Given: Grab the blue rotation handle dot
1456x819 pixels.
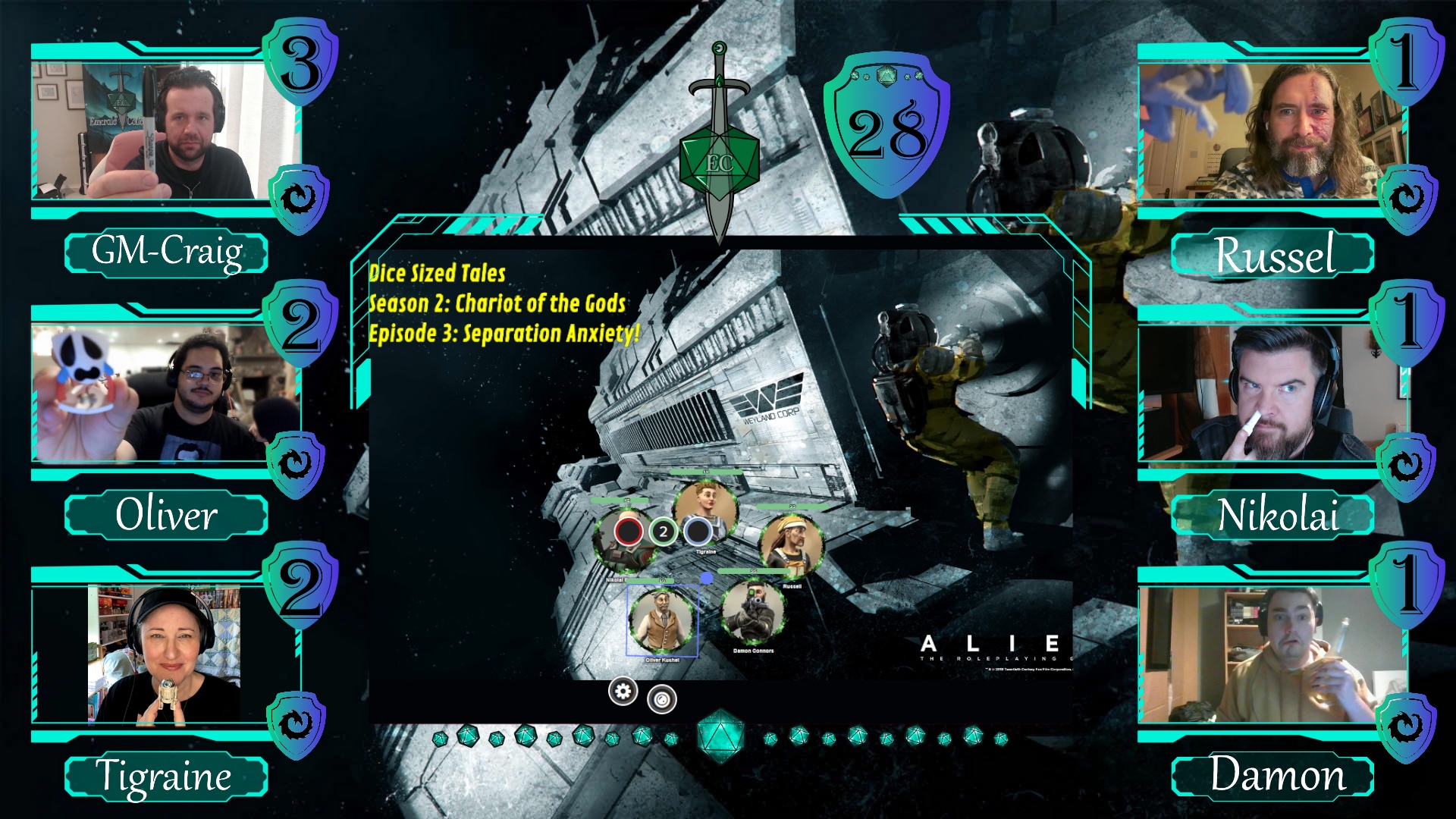Looking at the screenshot, I should (707, 579).
